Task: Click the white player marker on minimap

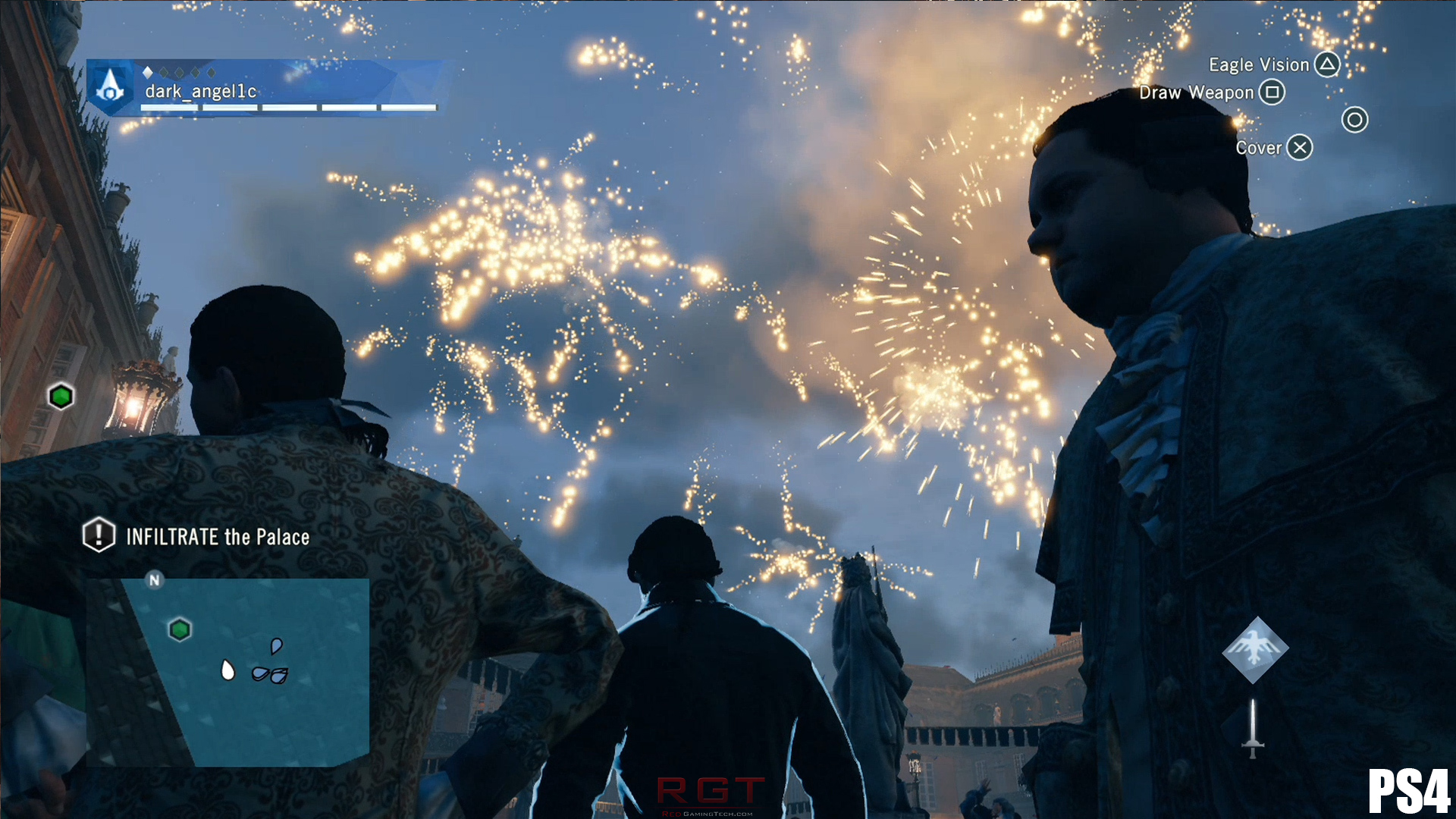Action: (x=227, y=670)
